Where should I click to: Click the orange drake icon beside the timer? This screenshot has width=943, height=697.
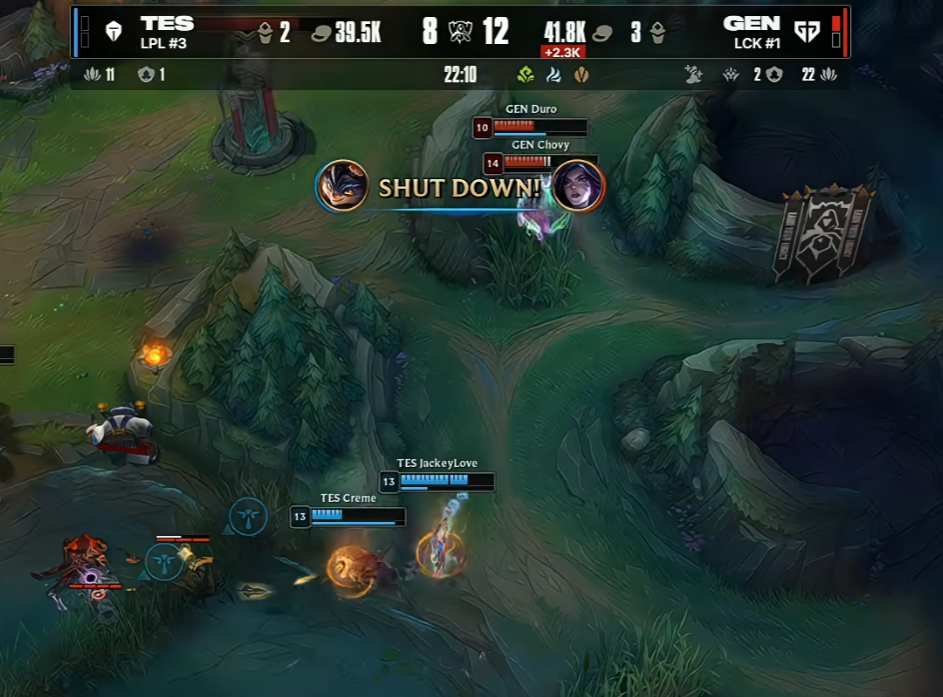[x=580, y=75]
